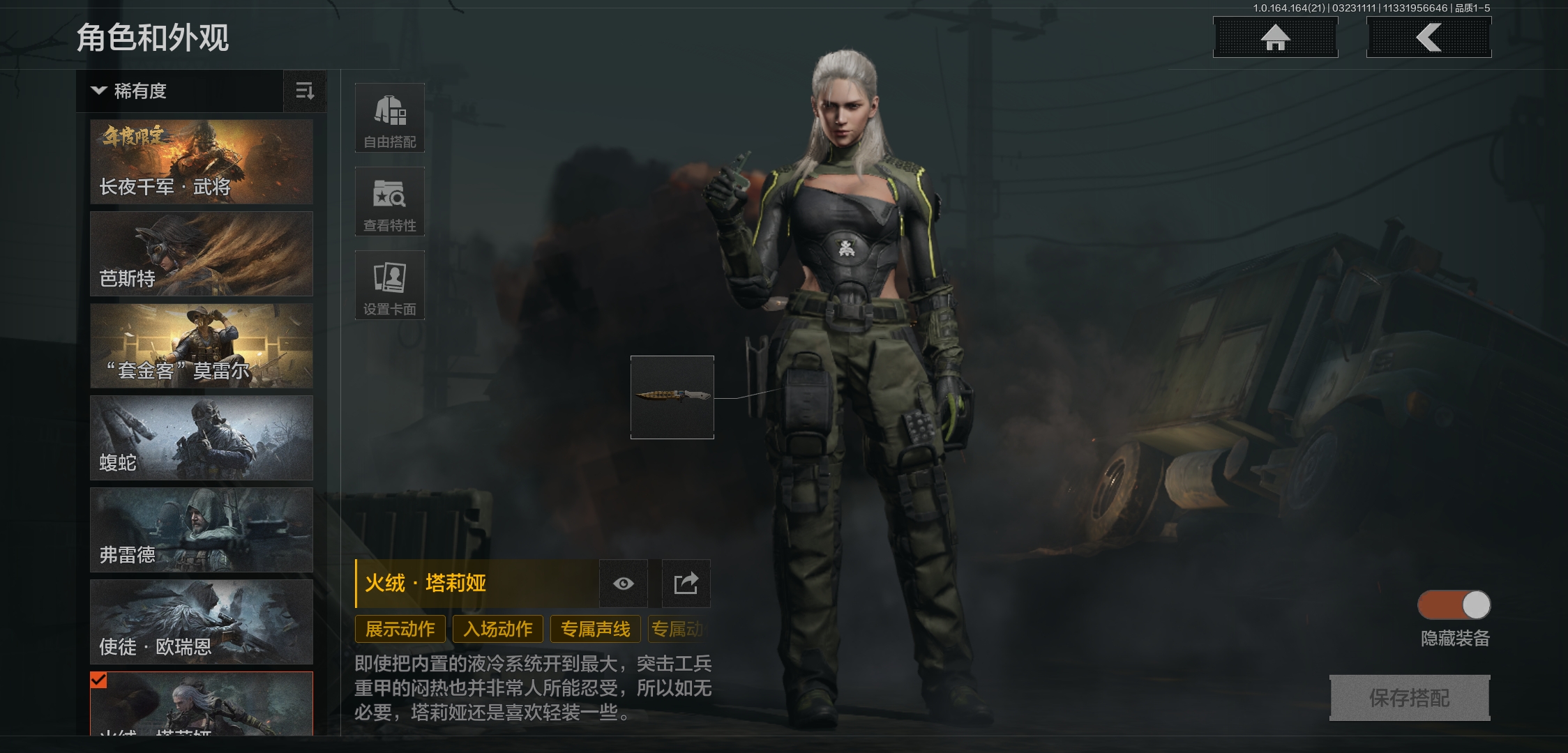Open the 自由搭配 outfit customization panel

tap(390, 117)
